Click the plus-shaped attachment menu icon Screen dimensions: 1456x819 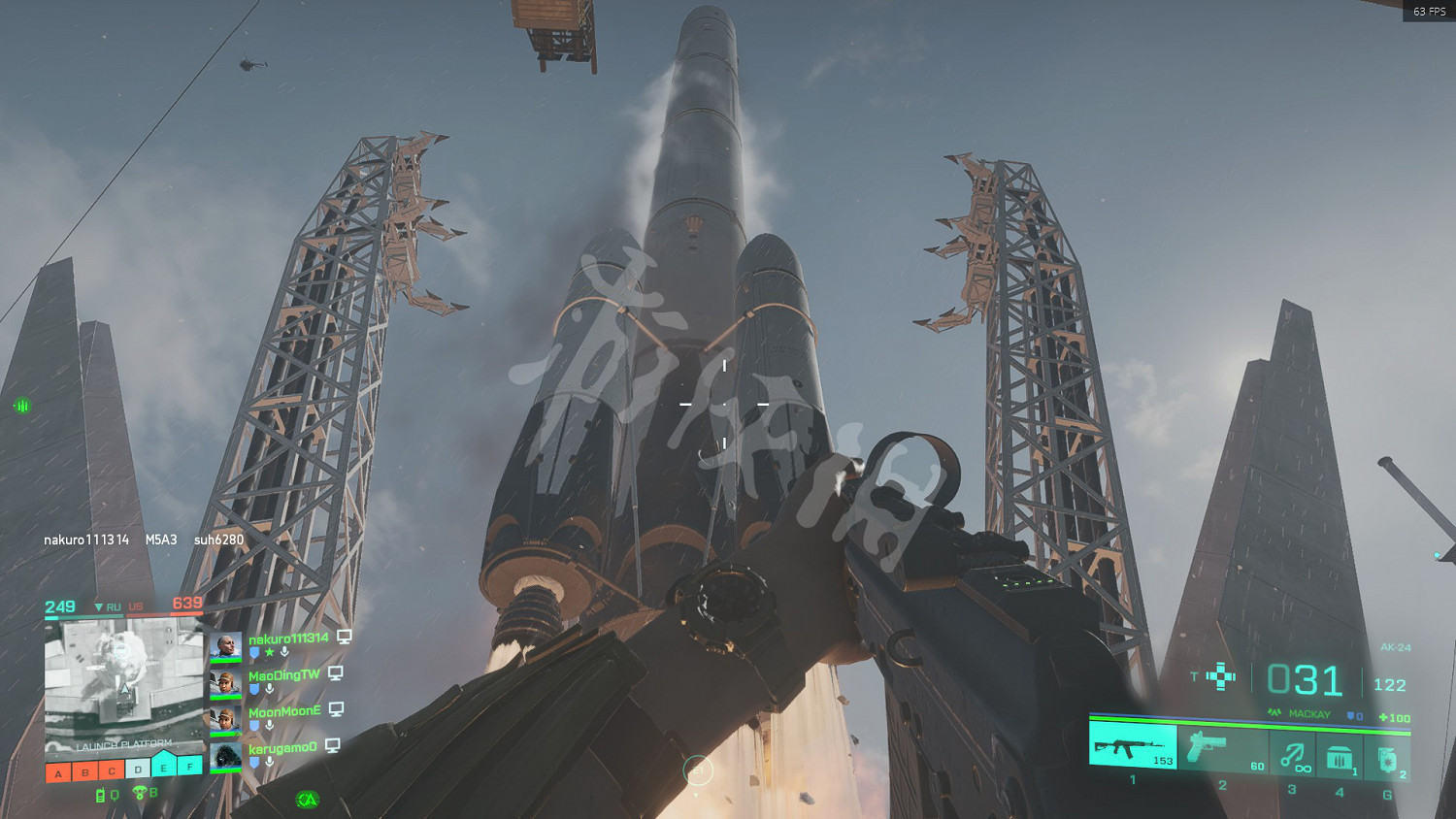click(1220, 676)
